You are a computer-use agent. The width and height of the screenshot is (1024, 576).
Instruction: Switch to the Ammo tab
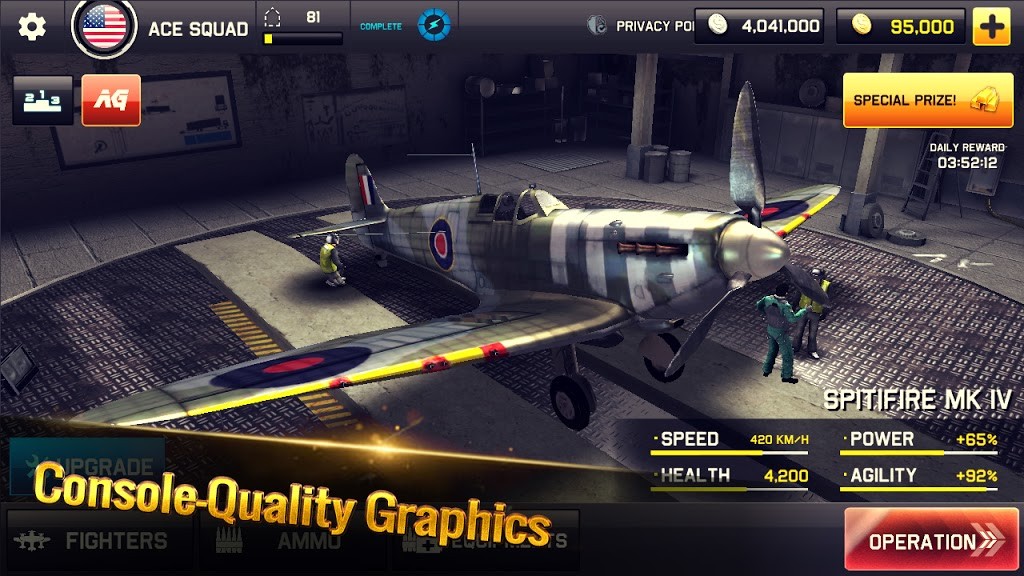coord(290,541)
